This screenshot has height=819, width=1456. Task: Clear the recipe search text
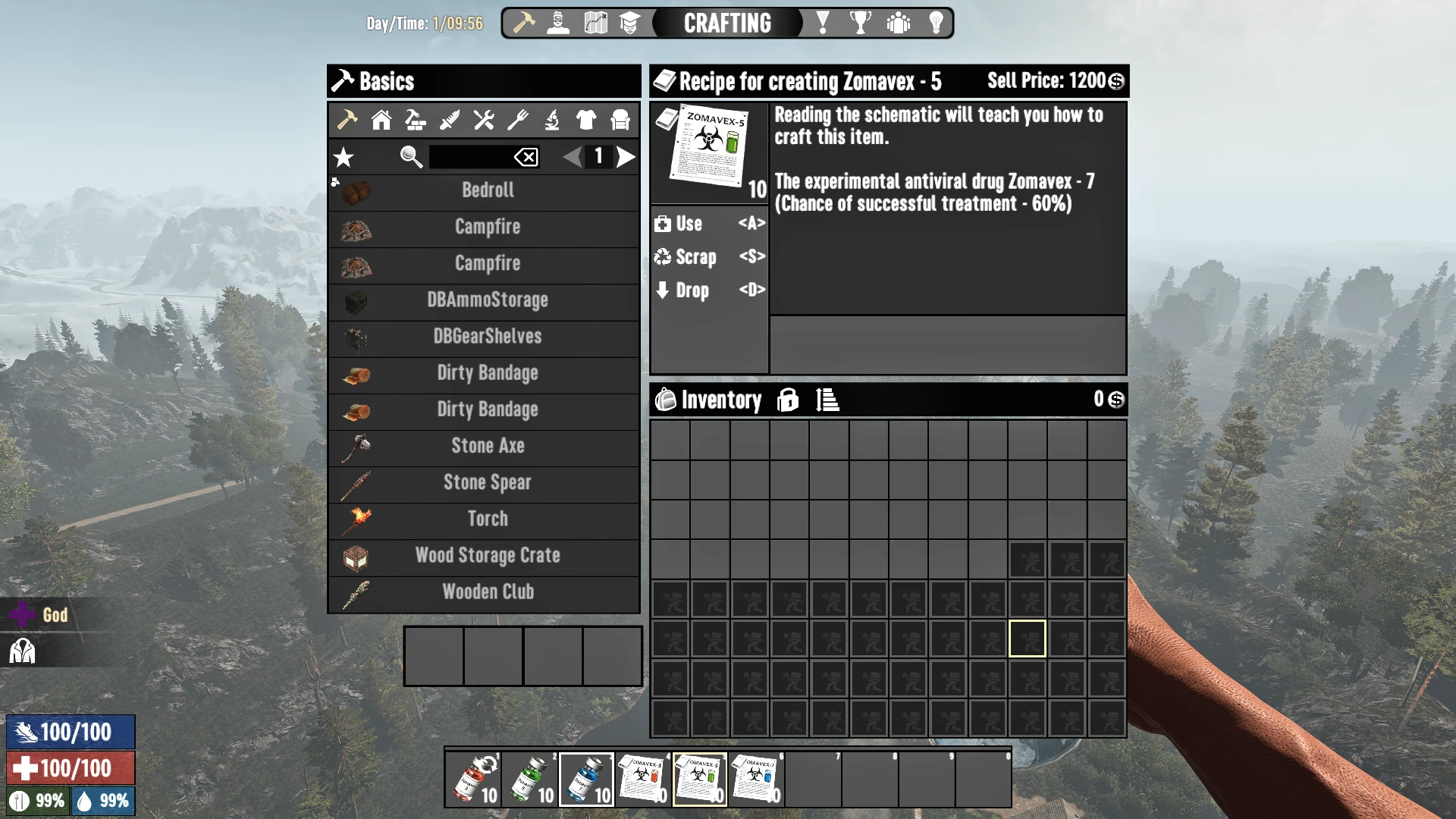pyautogui.click(x=526, y=157)
